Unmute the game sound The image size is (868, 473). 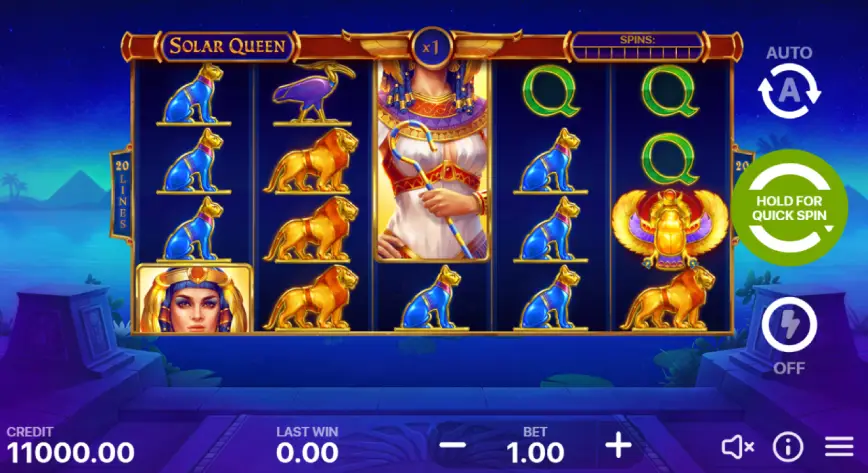(x=737, y=446)
